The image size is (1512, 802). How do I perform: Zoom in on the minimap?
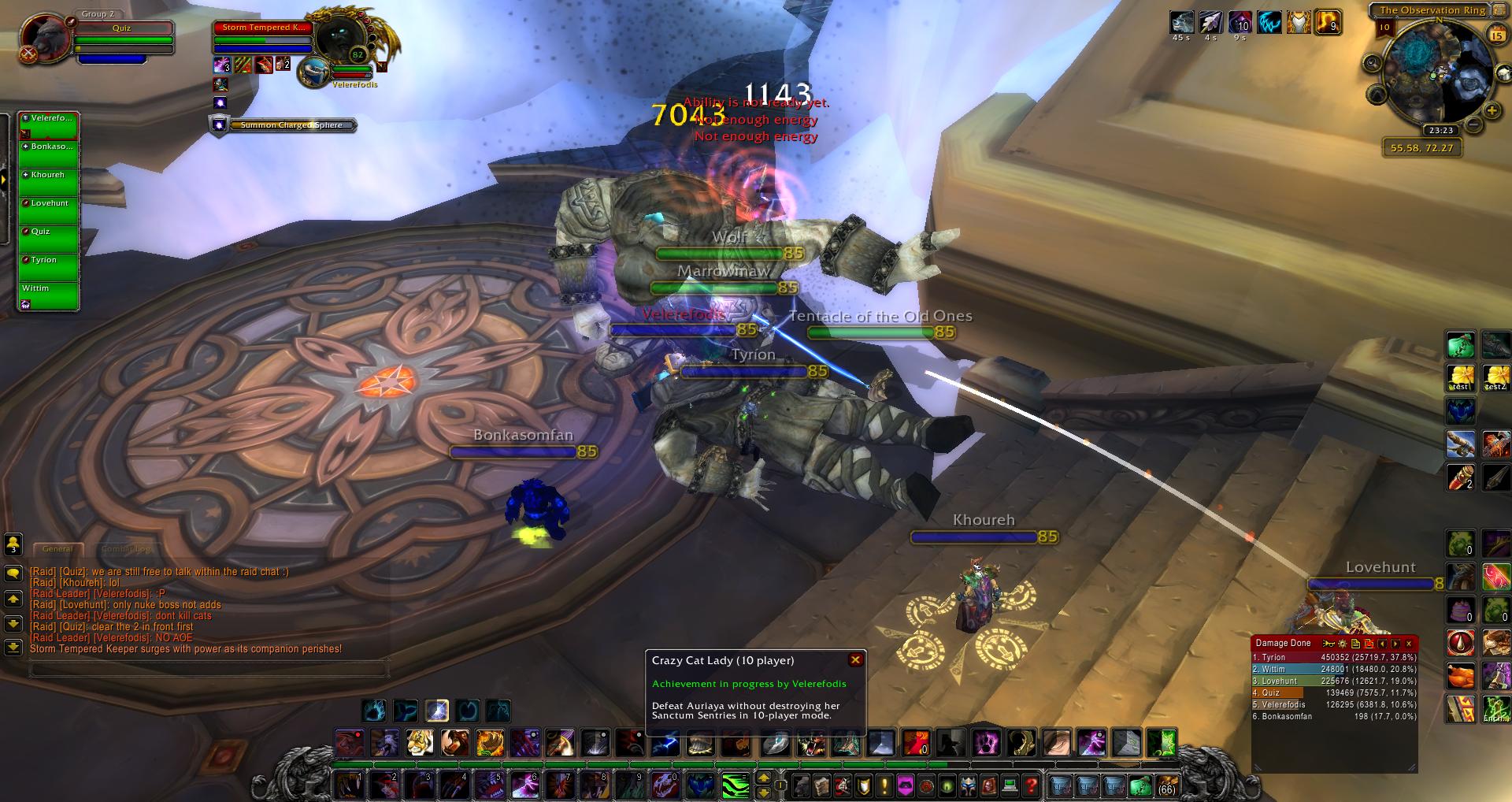(x=1491, y=111)
